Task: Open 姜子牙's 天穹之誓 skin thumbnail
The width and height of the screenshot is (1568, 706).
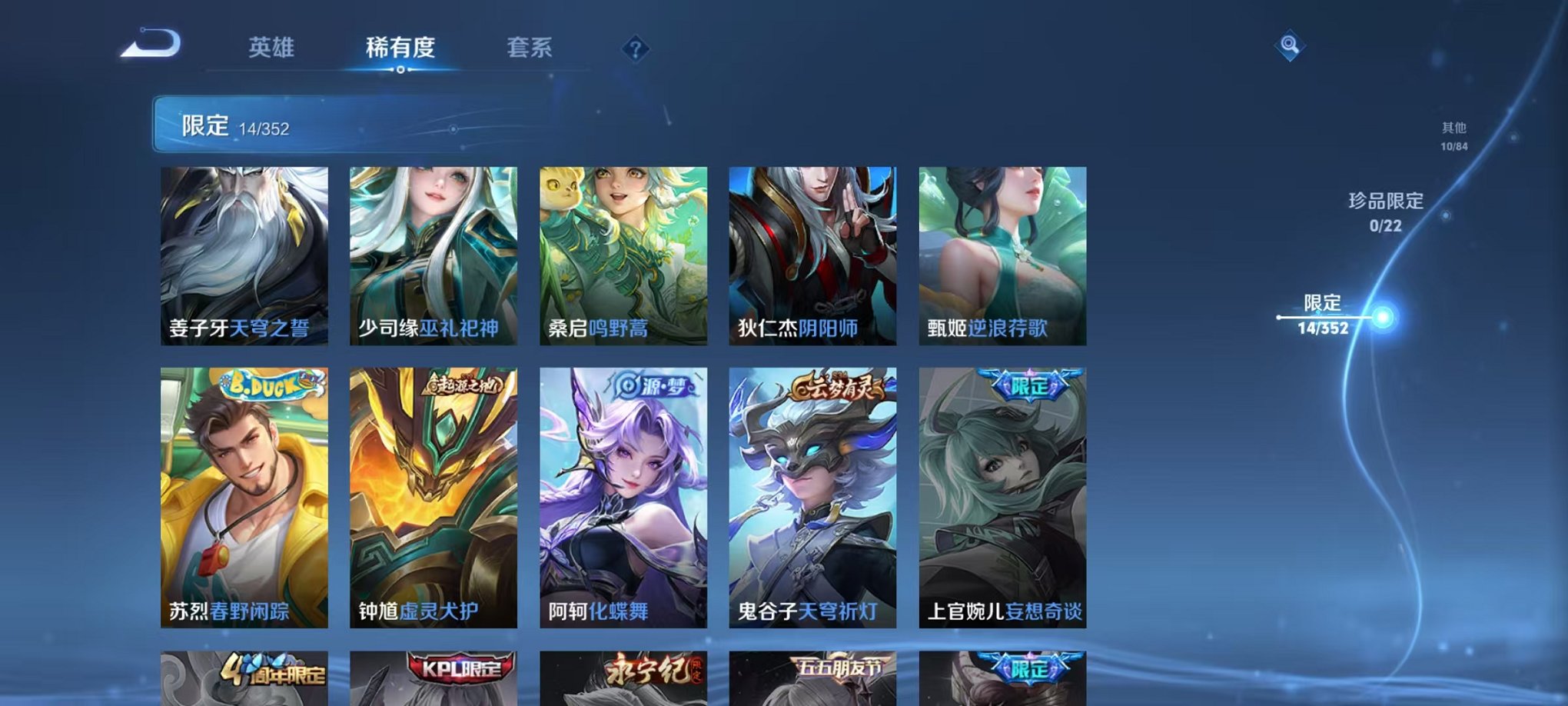Action: (246, 254)
